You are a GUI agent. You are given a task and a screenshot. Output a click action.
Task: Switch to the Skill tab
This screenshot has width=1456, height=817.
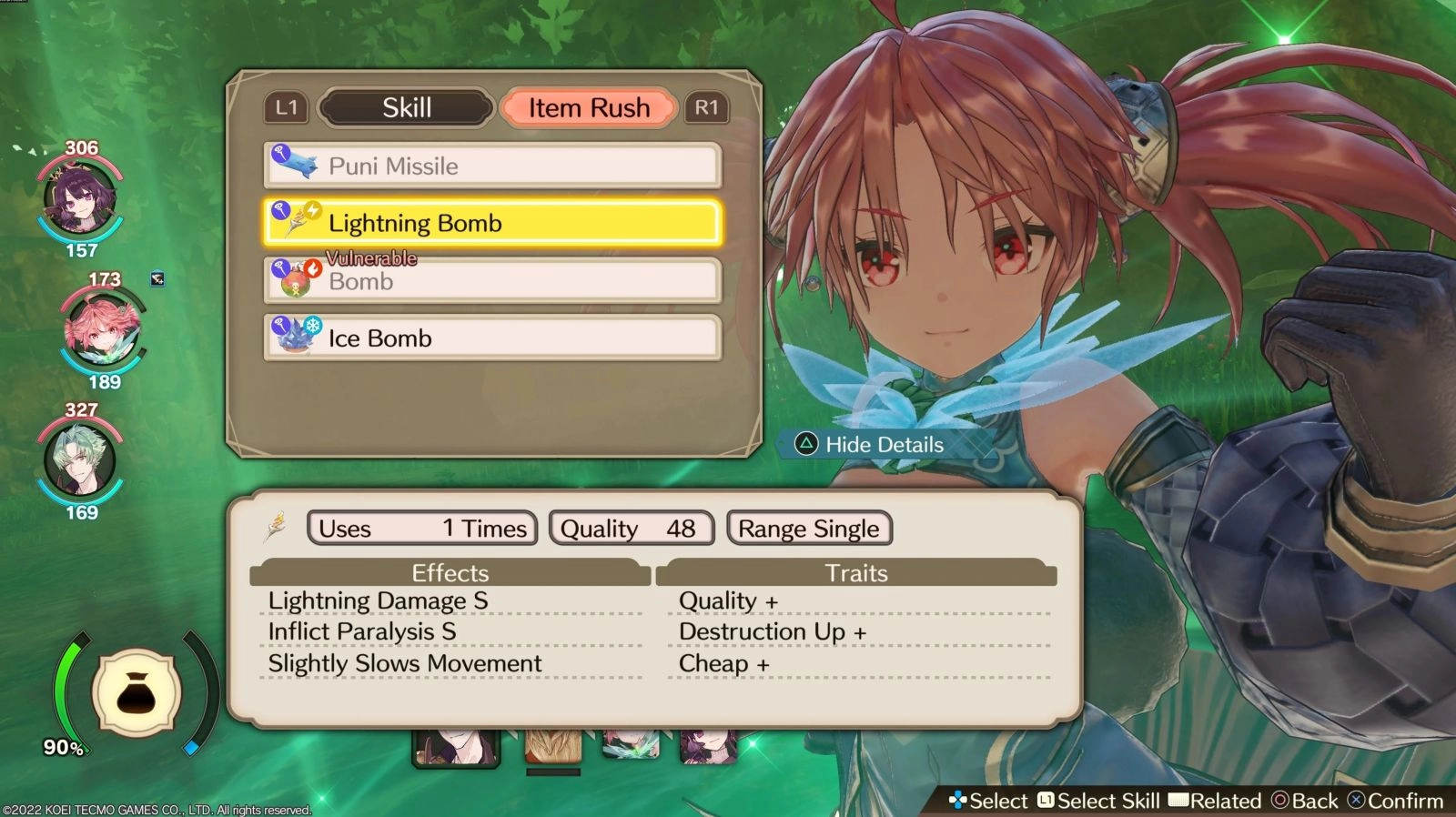[406, 107]
